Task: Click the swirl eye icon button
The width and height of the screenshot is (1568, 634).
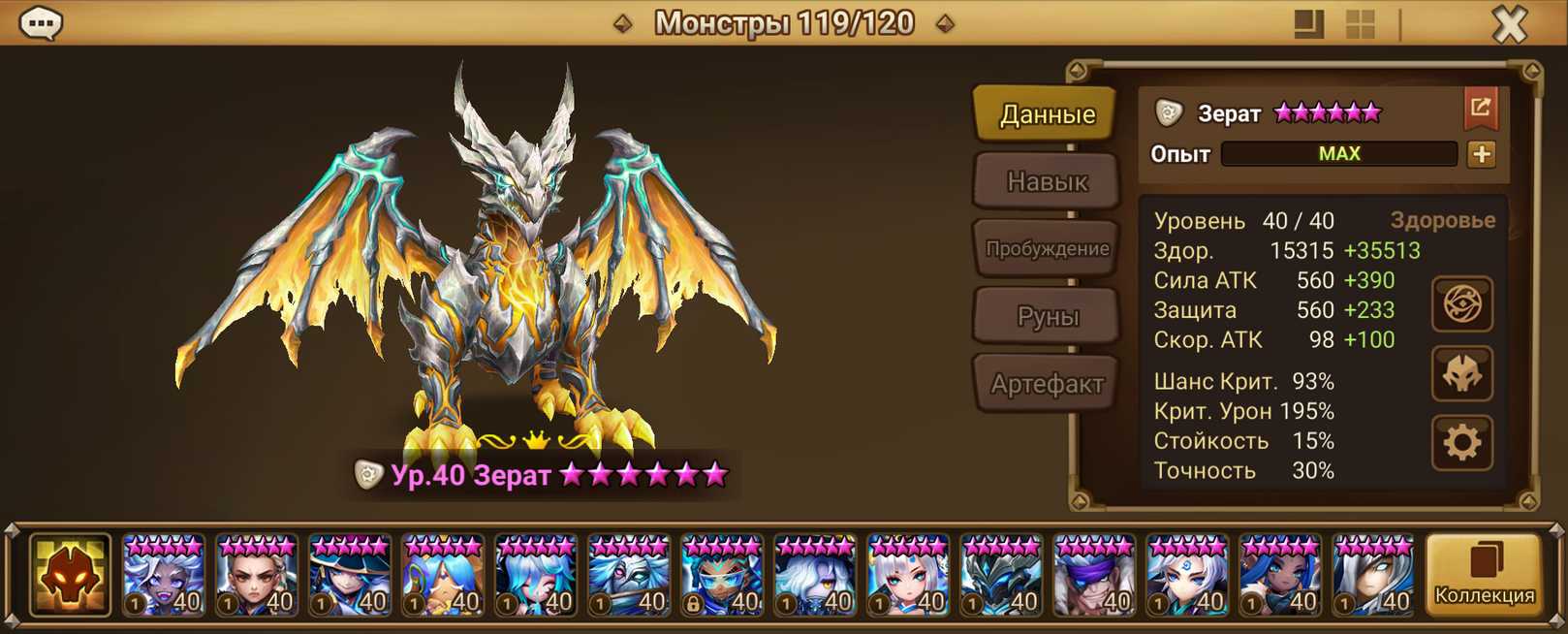Action: point(1461,304)
